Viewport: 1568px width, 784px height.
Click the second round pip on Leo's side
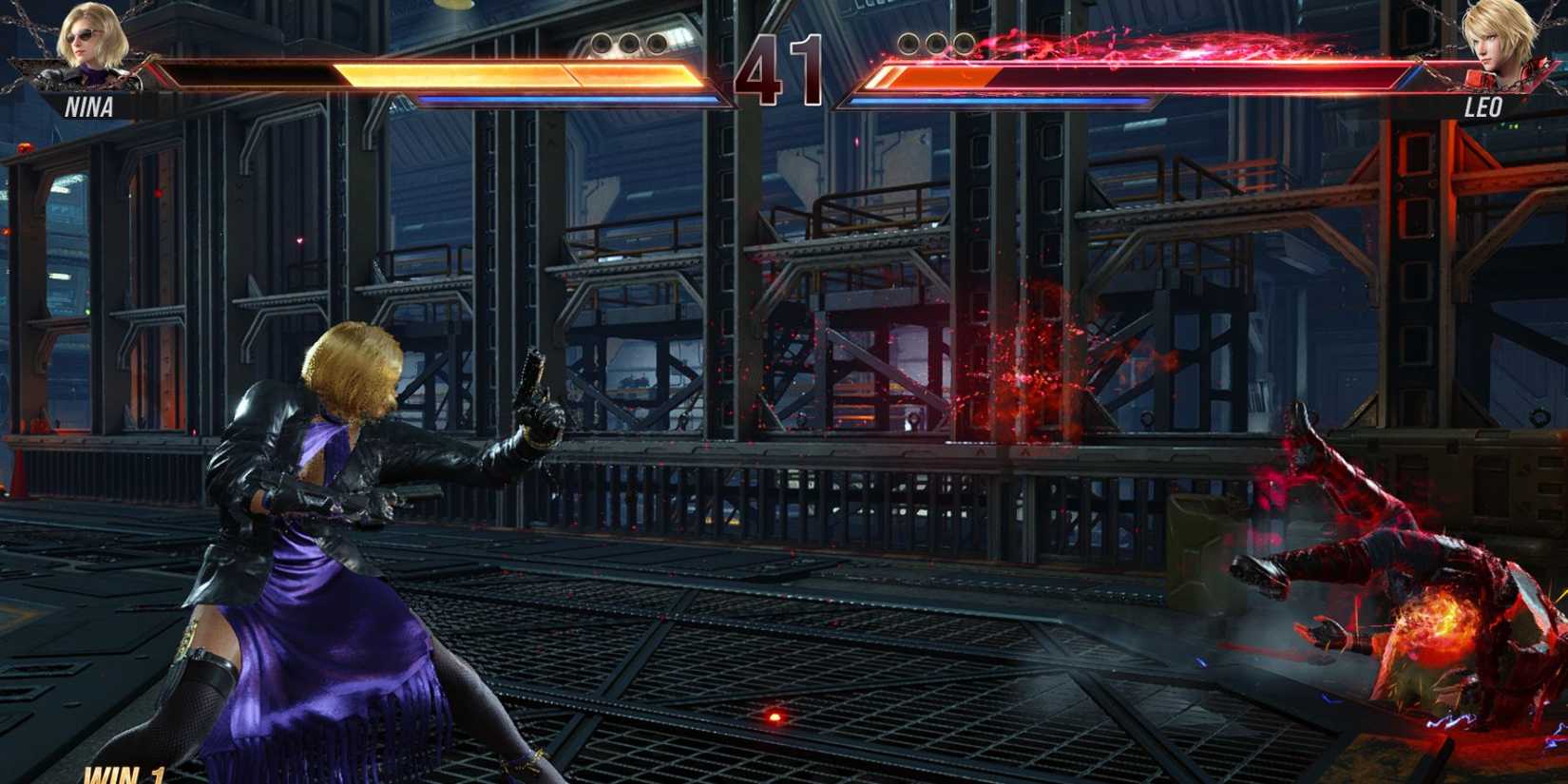pos(936,43)
